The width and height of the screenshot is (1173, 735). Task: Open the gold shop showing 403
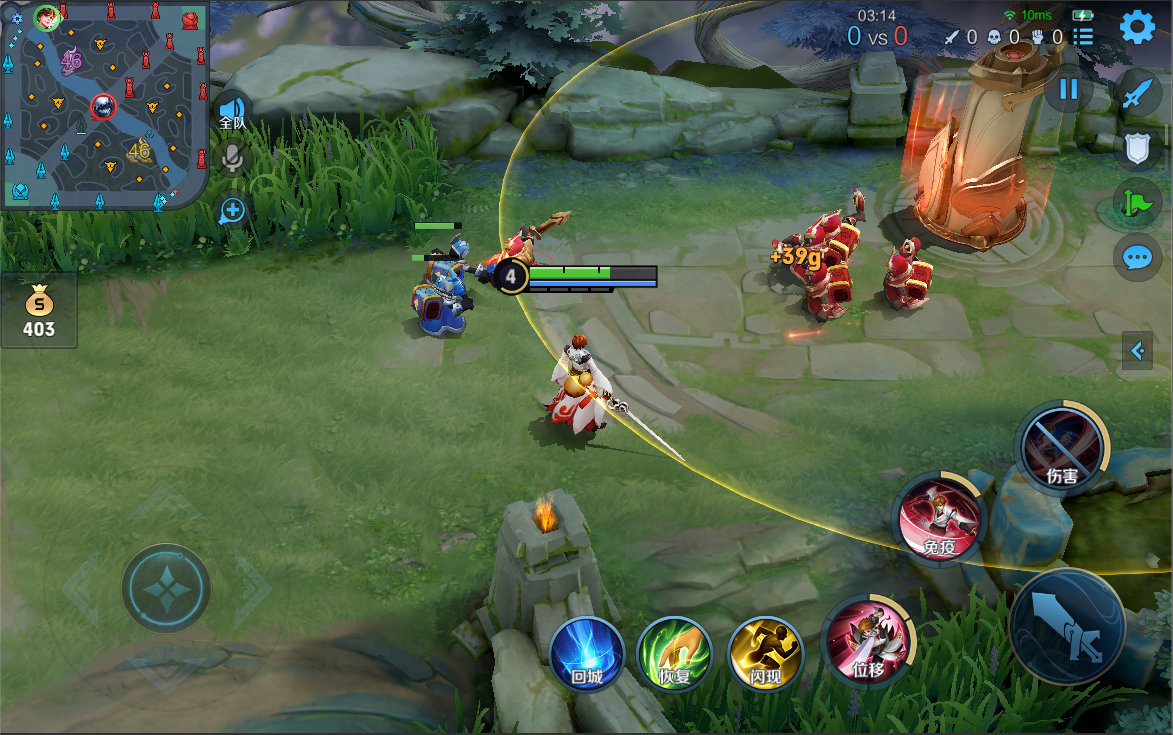point(39,311)
